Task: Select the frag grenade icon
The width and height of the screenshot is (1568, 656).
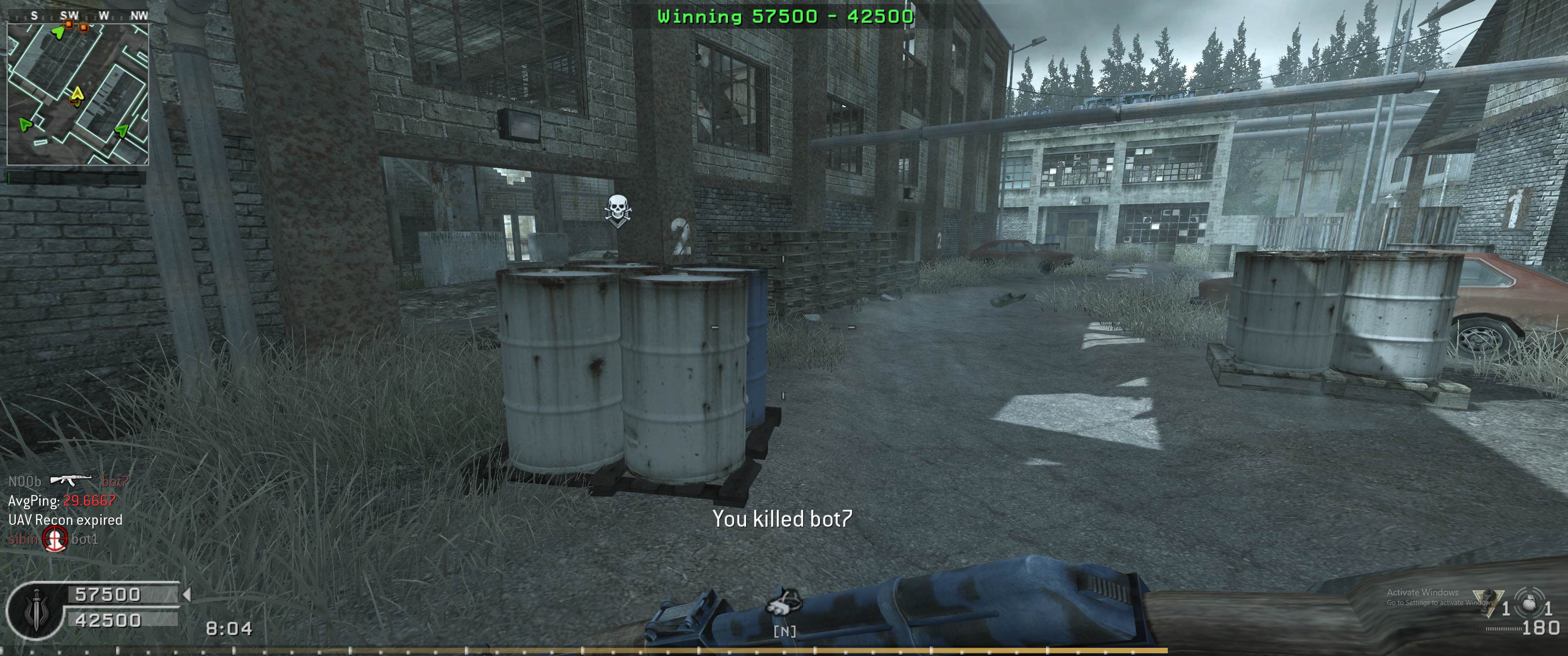Action: point(1528,602)
